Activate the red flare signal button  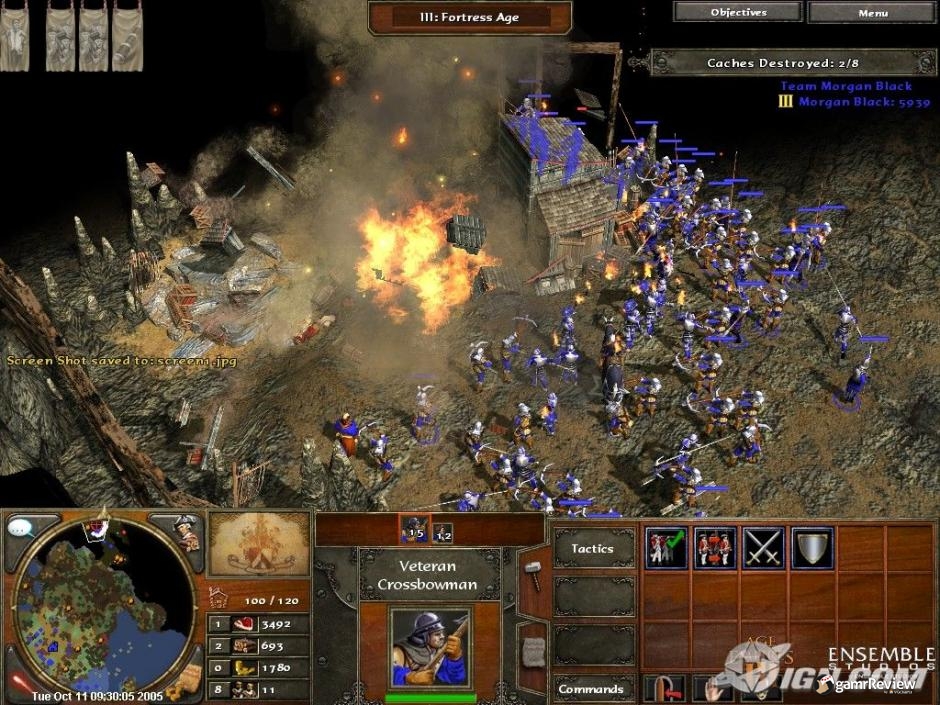coord(20,682)
